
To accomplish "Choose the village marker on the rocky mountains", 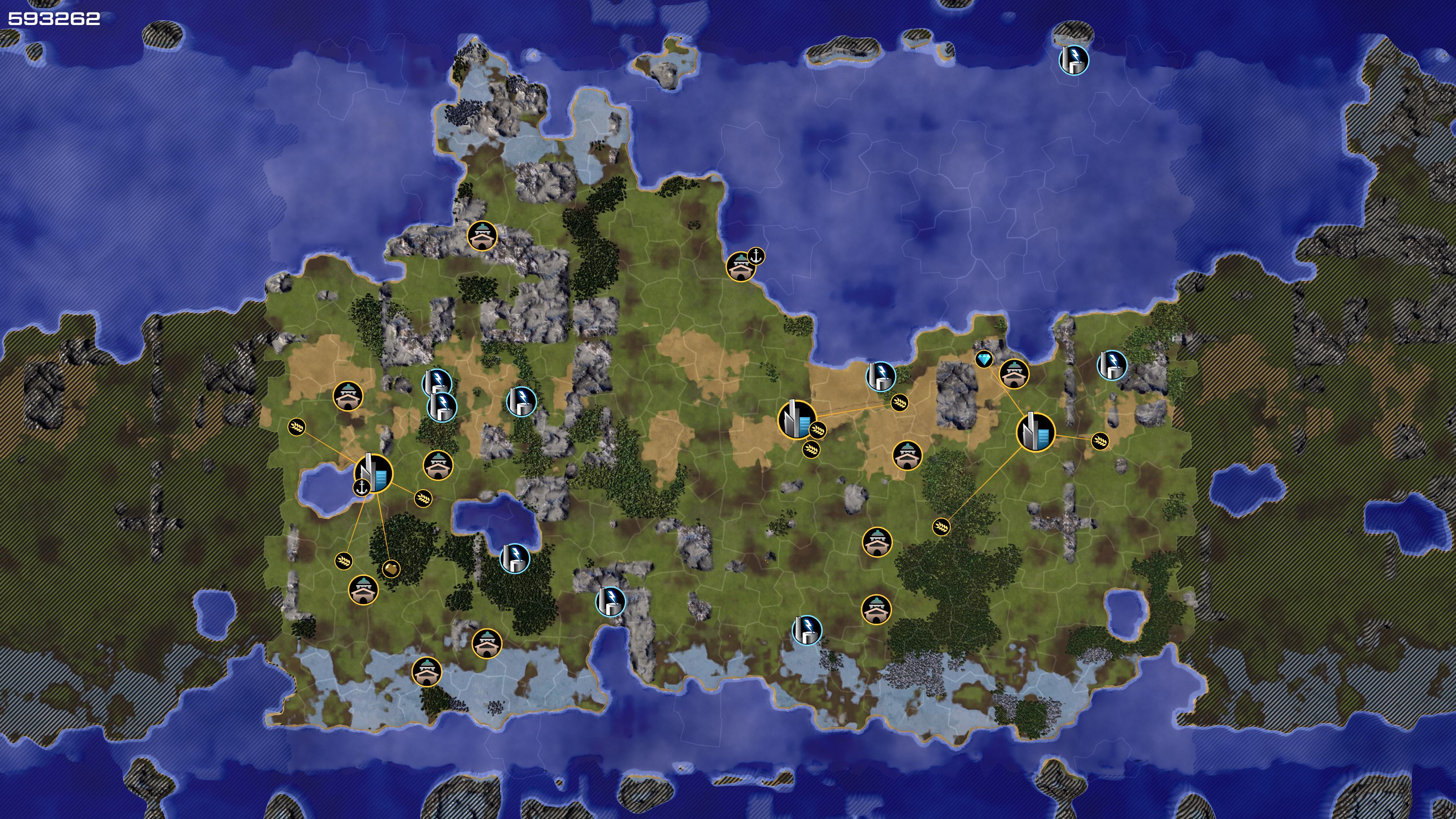I will coord(482,235).
